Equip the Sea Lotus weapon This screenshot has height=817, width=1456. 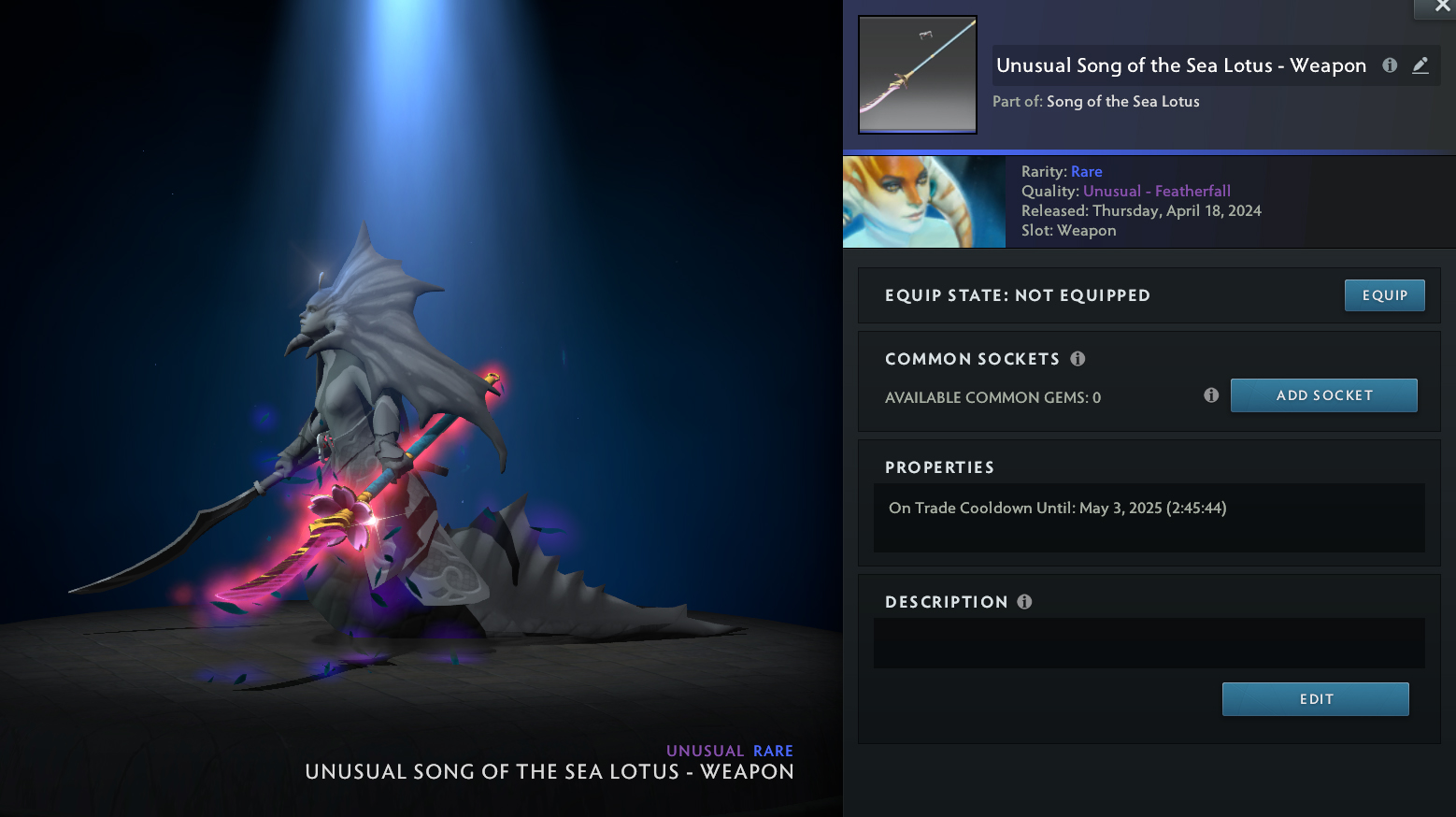1384,295
